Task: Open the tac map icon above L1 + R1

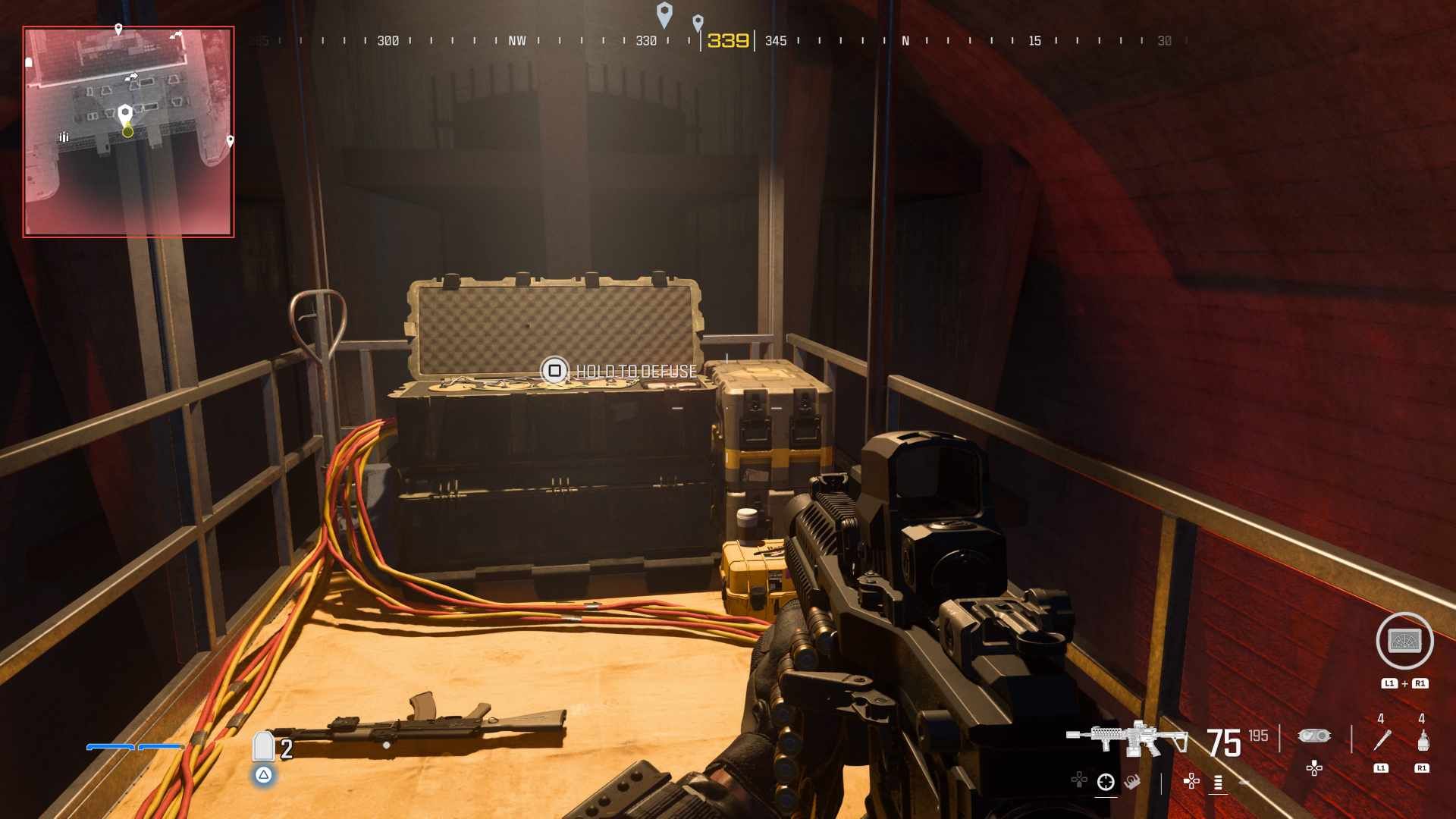Action: [x=1403, y=641]
